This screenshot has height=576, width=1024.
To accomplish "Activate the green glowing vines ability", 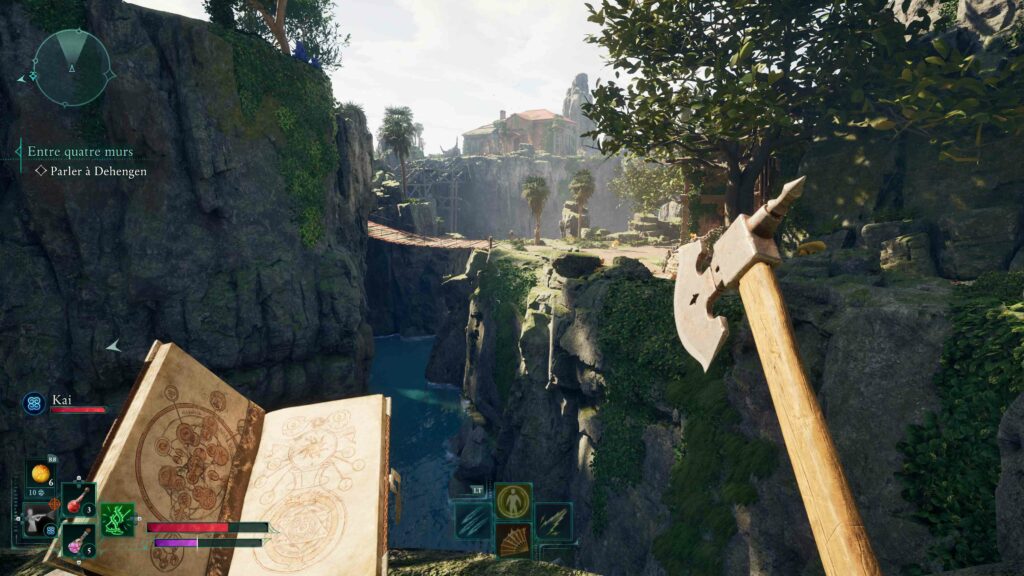I will pos(117,519).
